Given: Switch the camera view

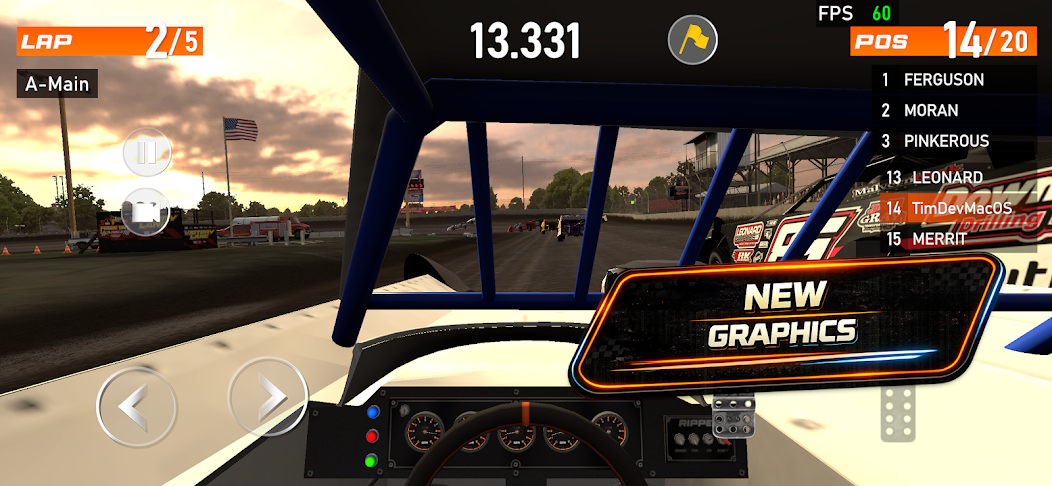Looking at the screenshot, I should pyautogui.click(x=146, y=211).
